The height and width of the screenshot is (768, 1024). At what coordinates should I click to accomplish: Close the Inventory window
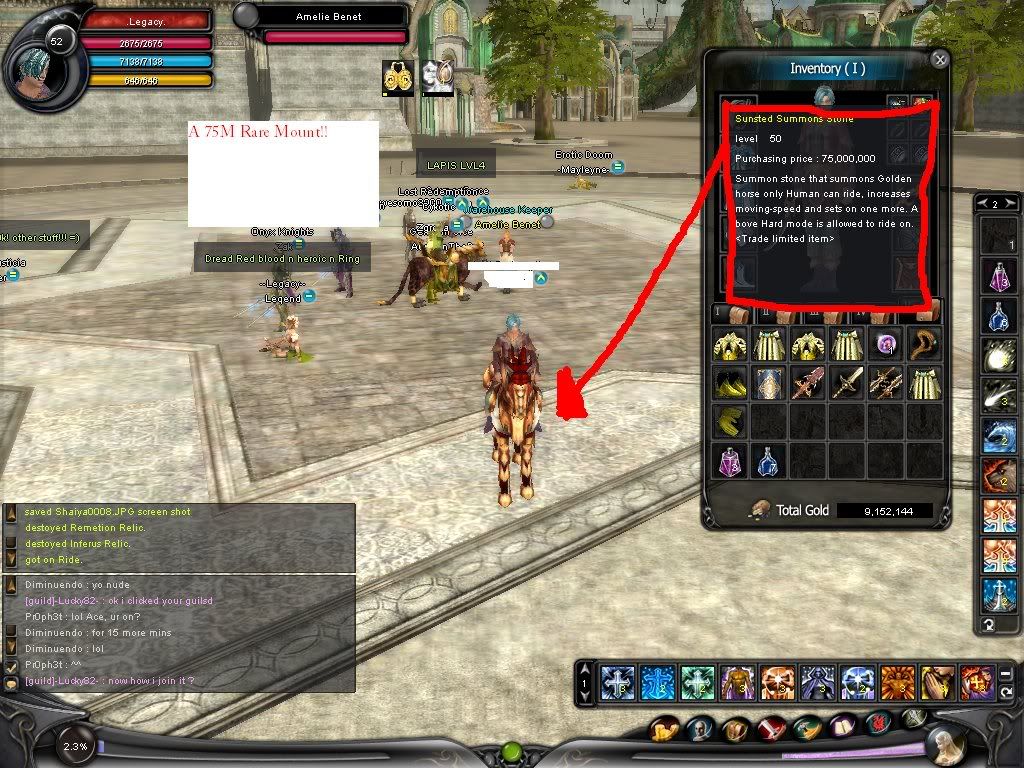pyautogui.click(x=939, y=59)
